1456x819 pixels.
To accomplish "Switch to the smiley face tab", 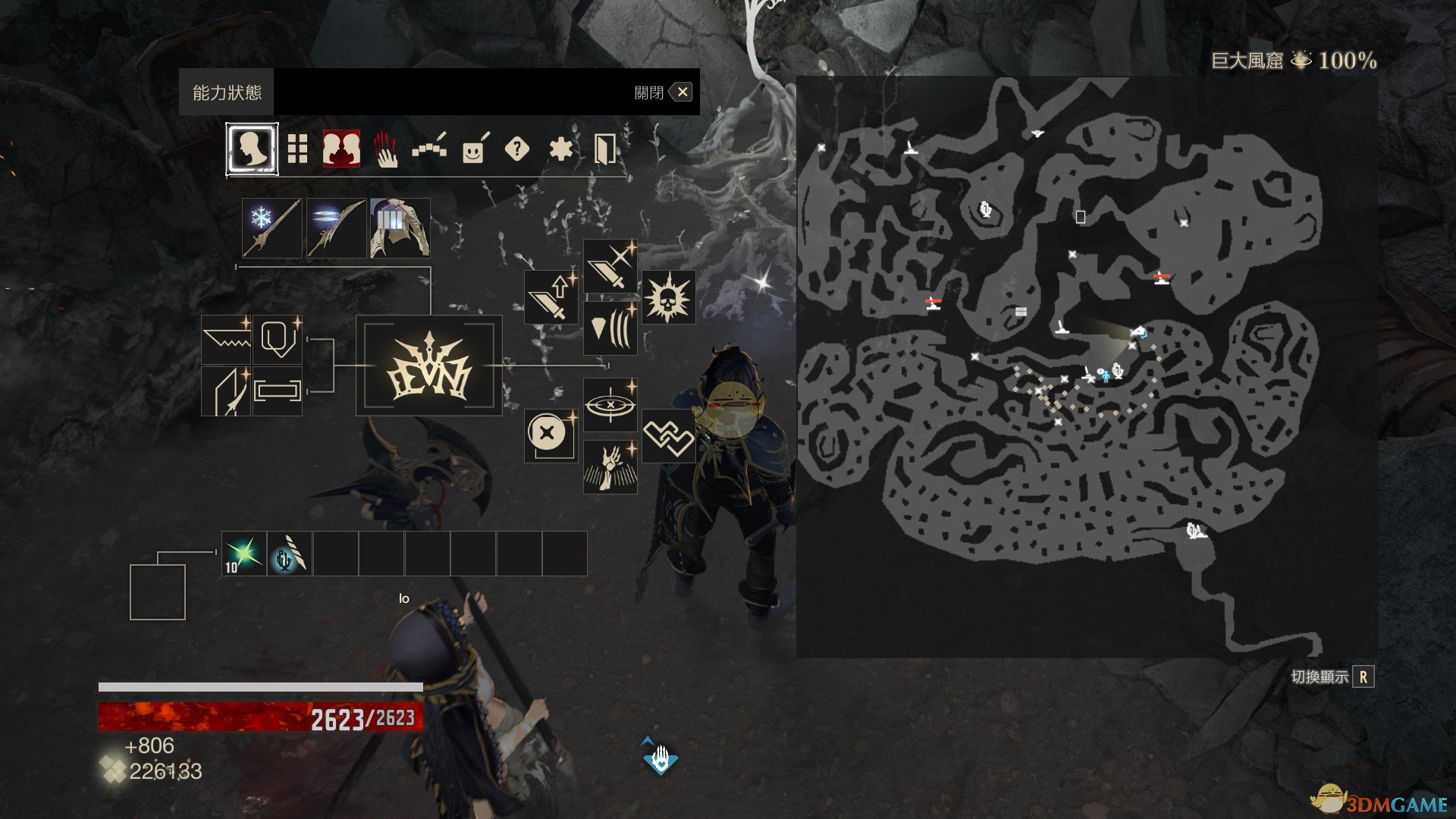I will [473, 149].
